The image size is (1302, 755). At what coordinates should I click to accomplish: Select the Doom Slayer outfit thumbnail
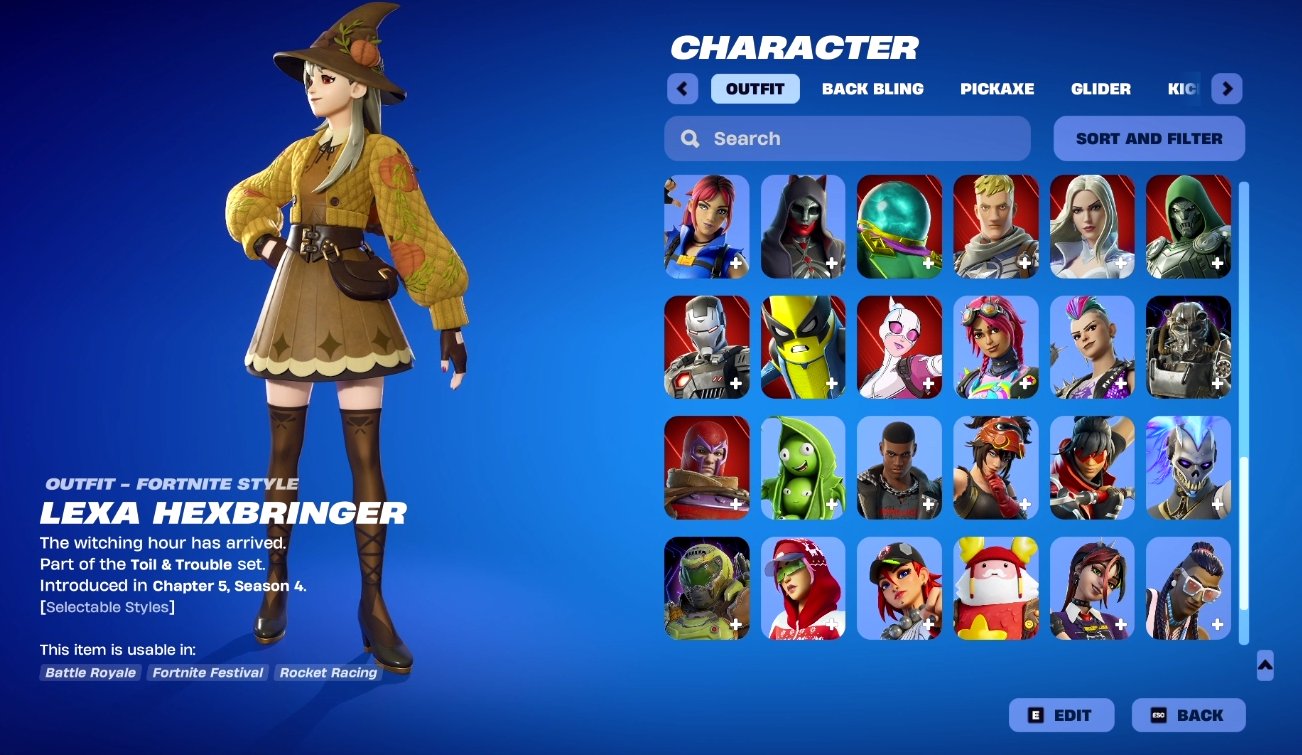click(x=706, y=588)
